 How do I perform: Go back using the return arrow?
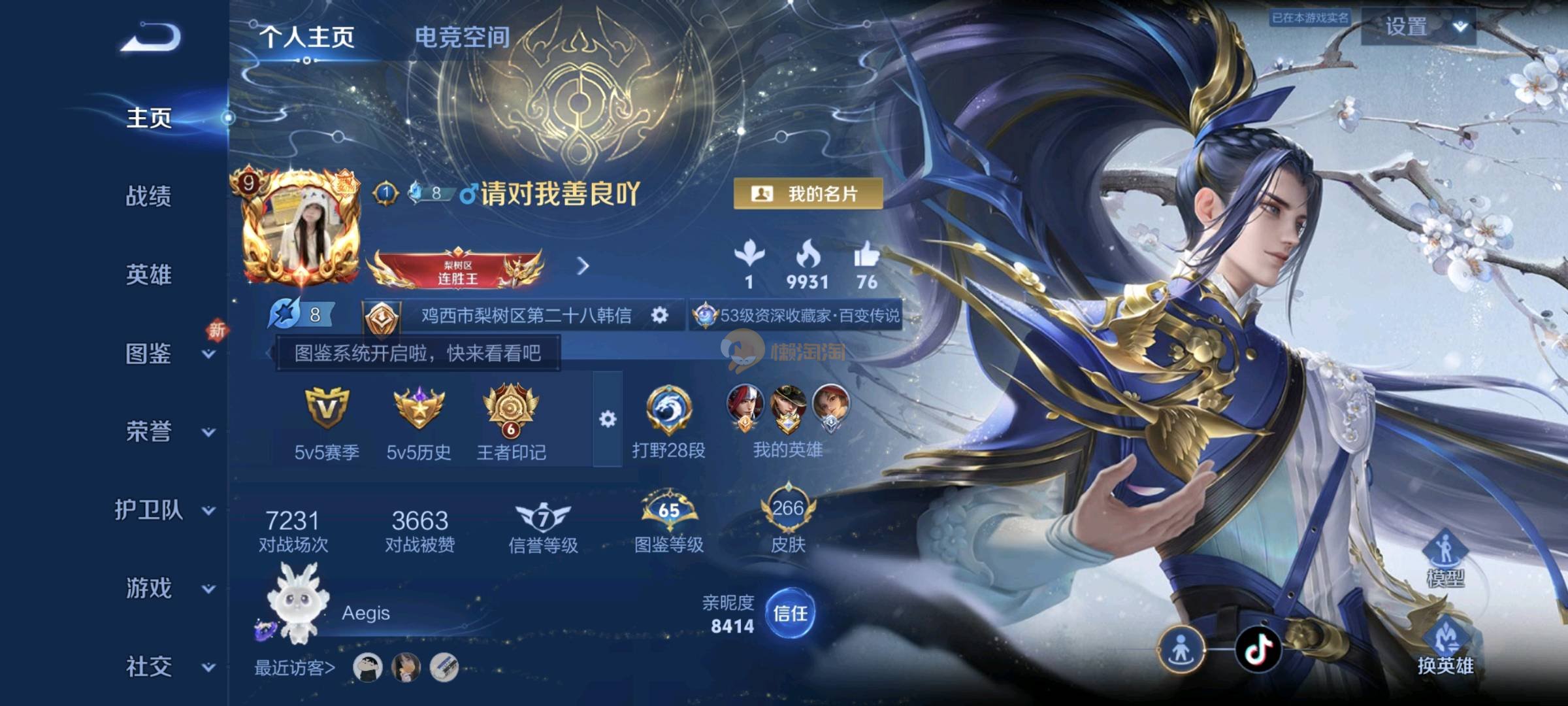tap(152, 37)
